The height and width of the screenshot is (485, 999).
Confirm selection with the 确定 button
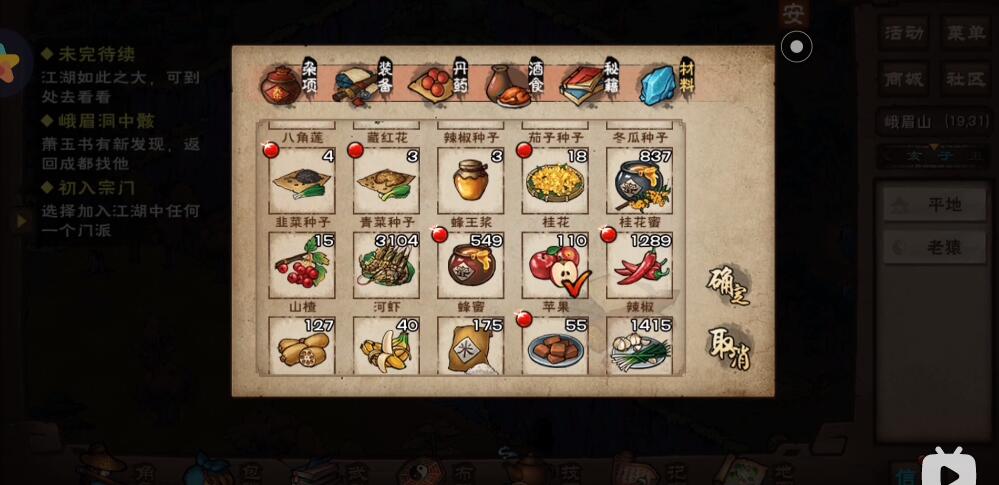[x=728, y=286]
